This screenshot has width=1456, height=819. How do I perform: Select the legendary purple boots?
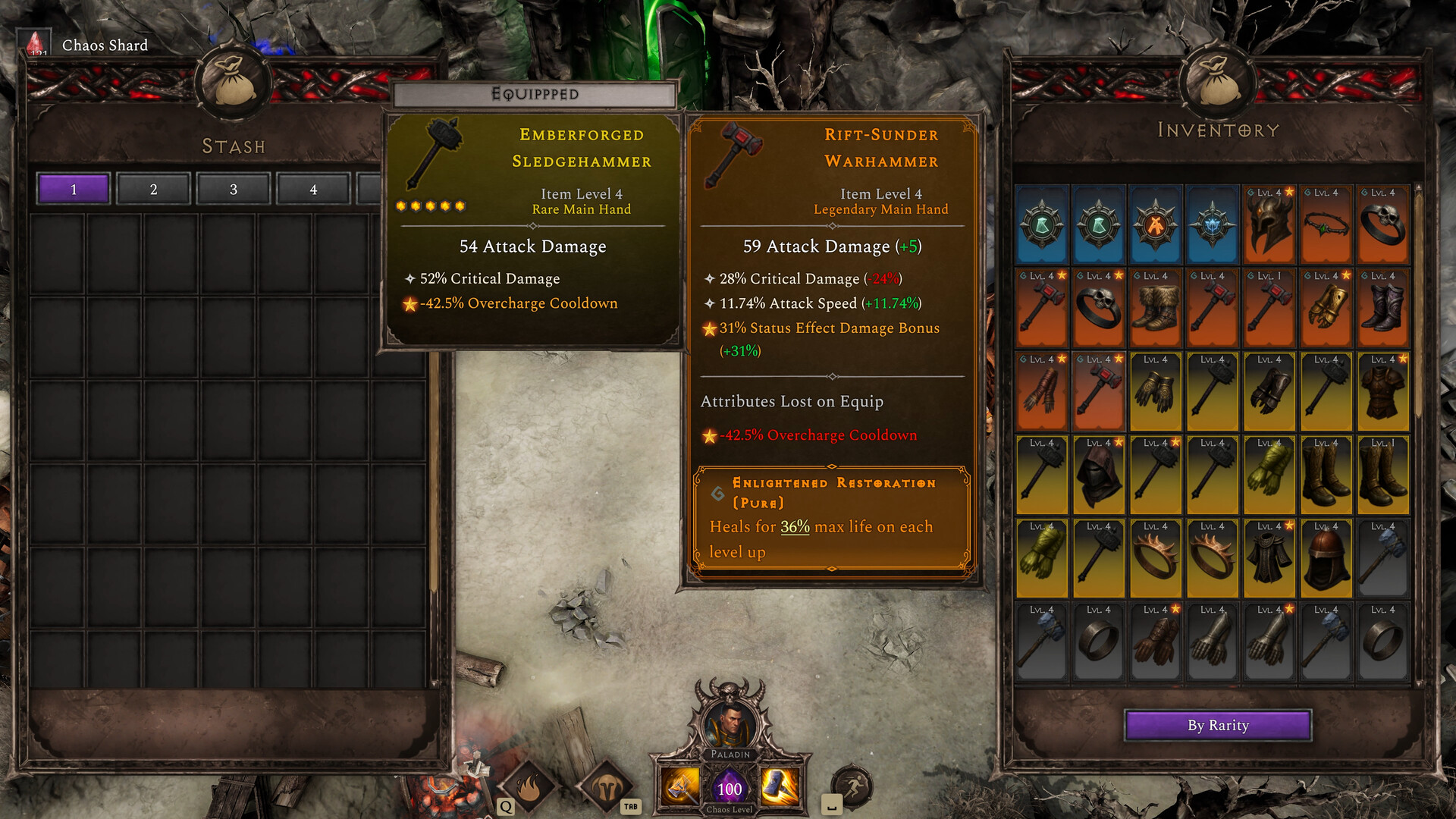[x=1382, y=309]
